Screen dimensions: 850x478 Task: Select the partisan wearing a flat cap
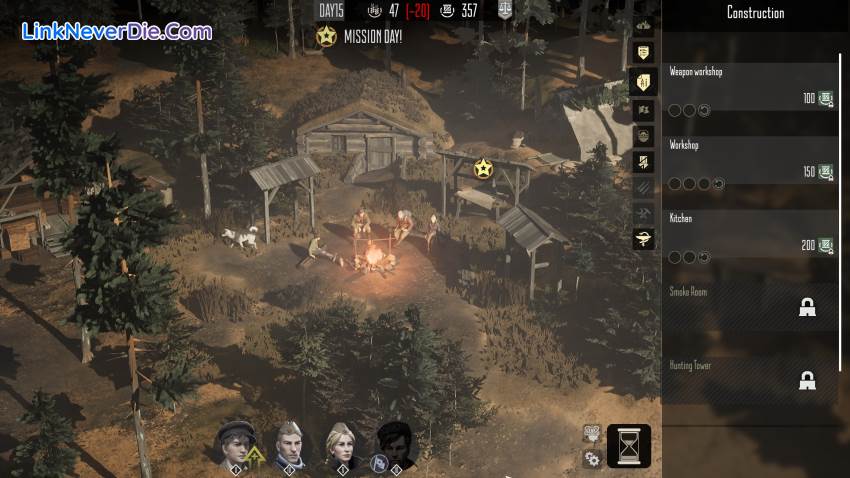point(235,444)
